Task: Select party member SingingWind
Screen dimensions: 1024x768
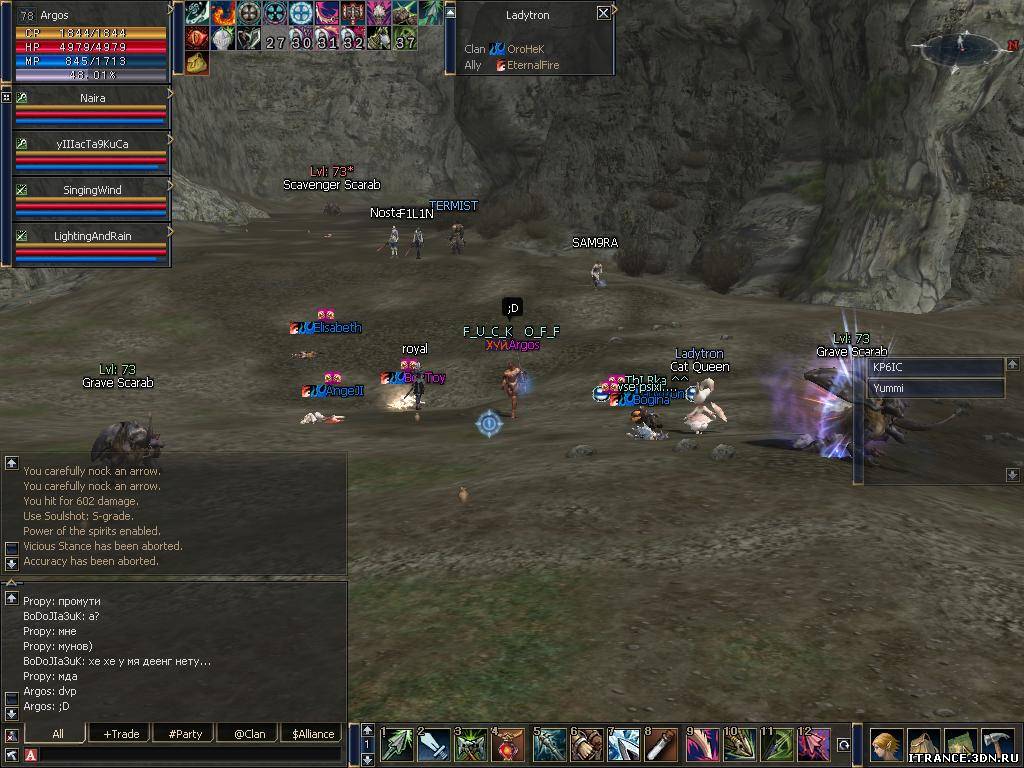Action: click(92, 189)
